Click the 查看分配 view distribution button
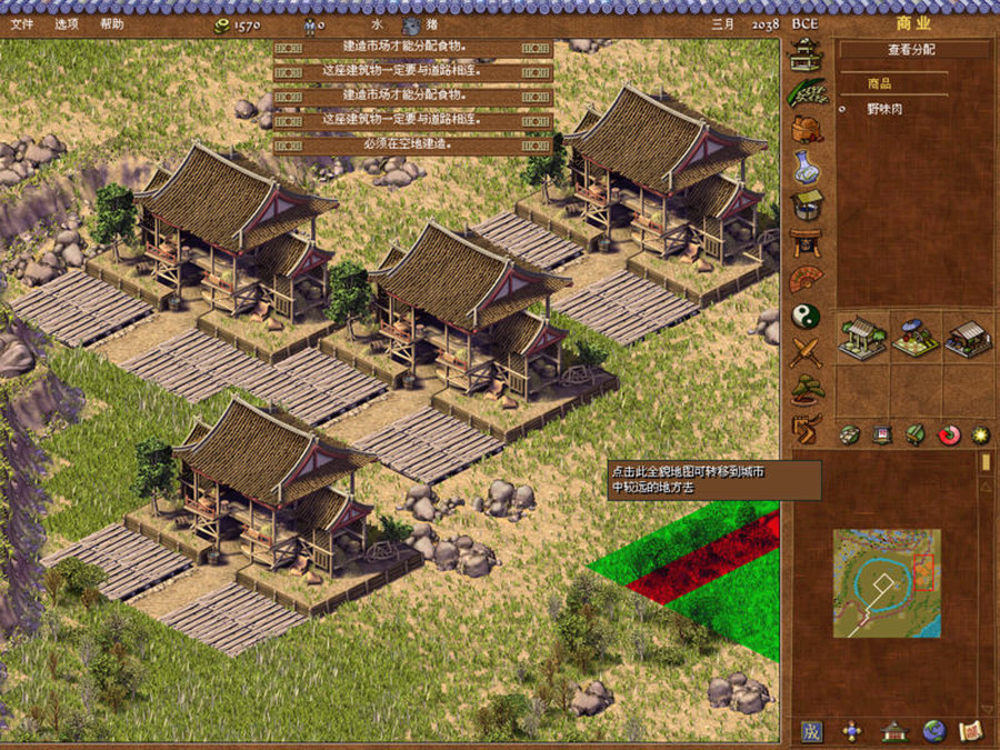 click(x=913, y=50)
